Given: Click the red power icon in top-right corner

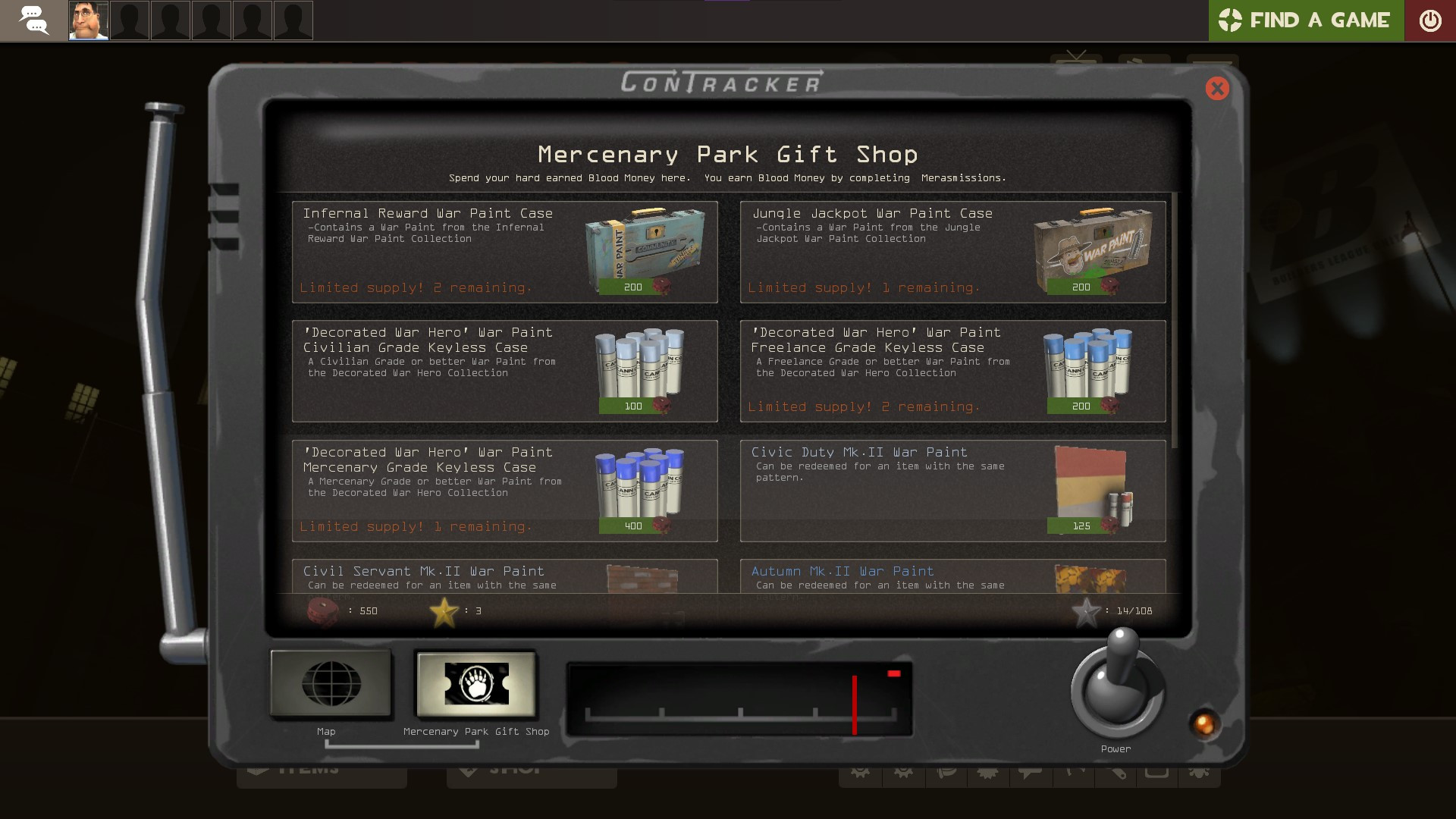Looking at the screenshot, I should point(1432,20).
